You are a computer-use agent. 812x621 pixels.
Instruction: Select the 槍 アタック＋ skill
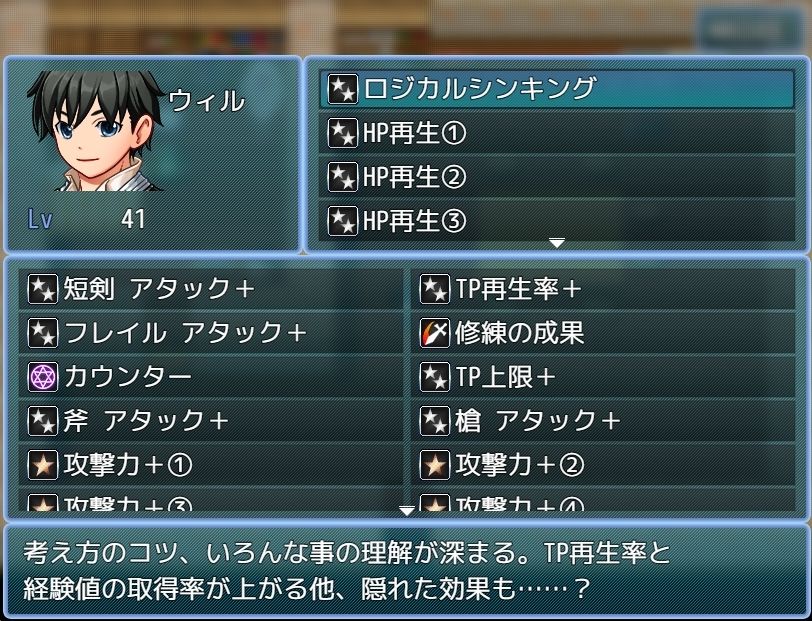pyautogui.click(x=603, y=421)
